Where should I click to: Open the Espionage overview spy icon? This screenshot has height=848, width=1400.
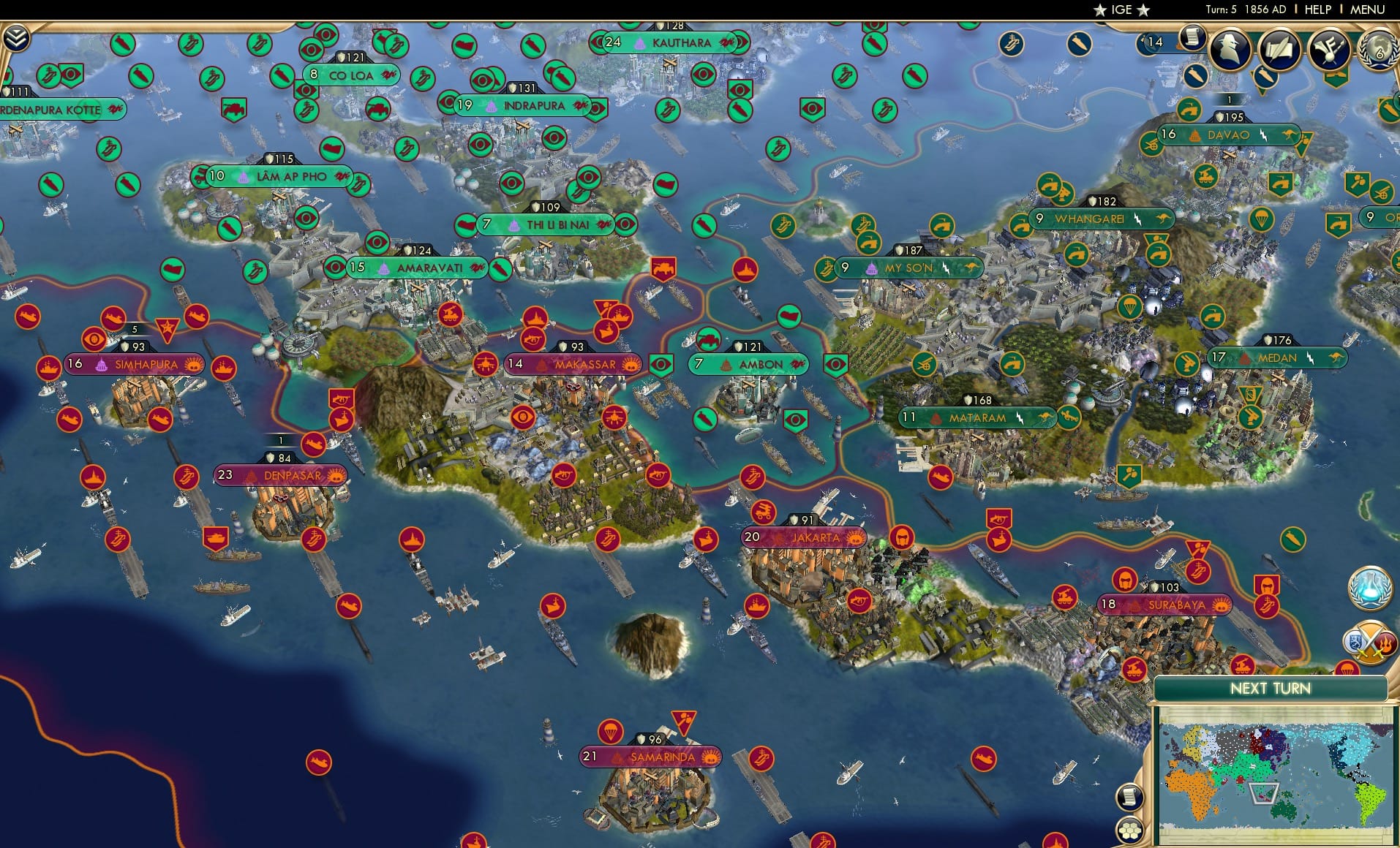click(1230, 46)
